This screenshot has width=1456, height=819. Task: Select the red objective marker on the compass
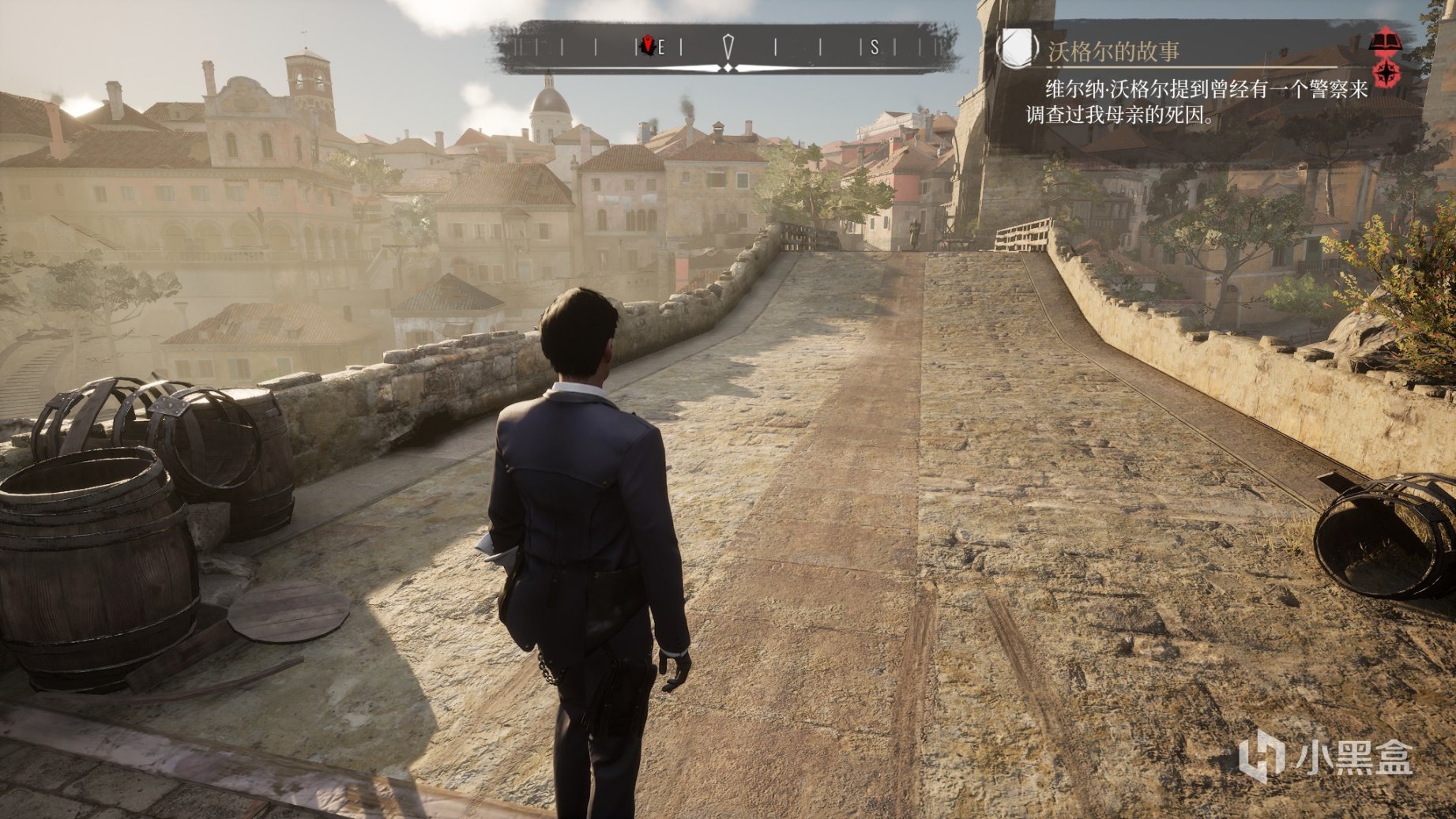649,46
